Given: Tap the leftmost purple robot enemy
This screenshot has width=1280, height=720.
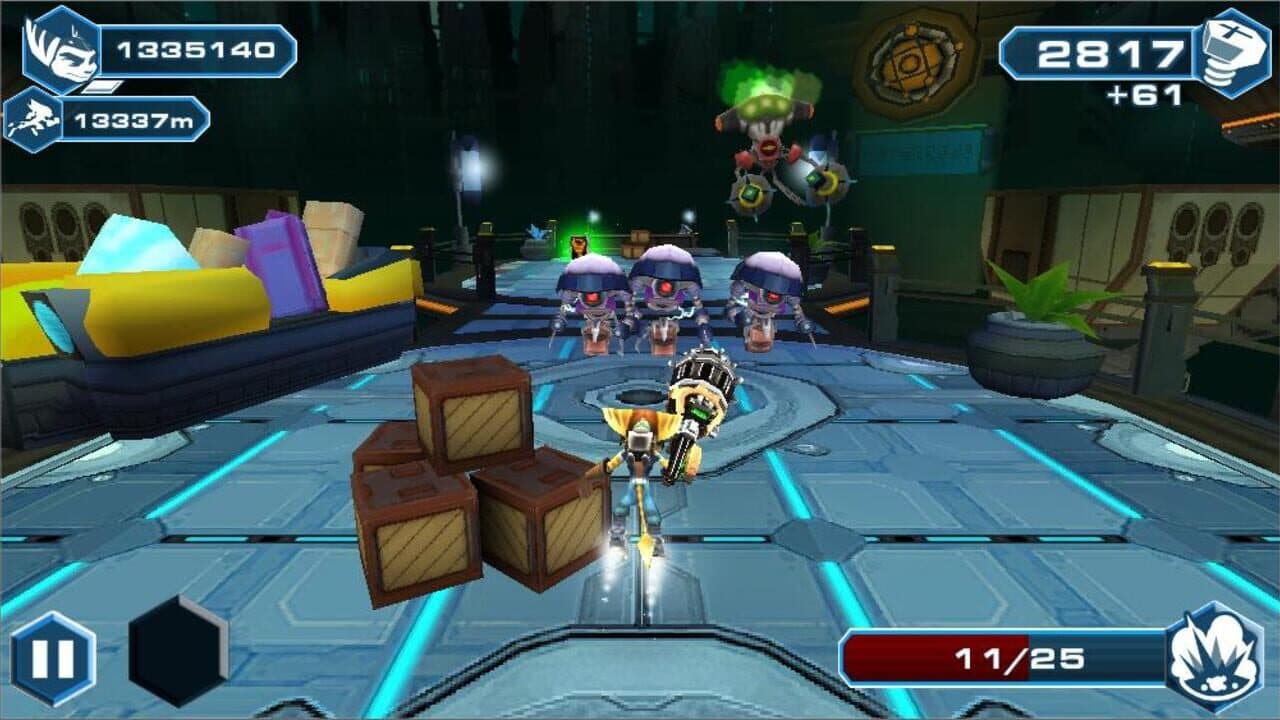Looking at the screenshot, I should (x=590, y=305).
